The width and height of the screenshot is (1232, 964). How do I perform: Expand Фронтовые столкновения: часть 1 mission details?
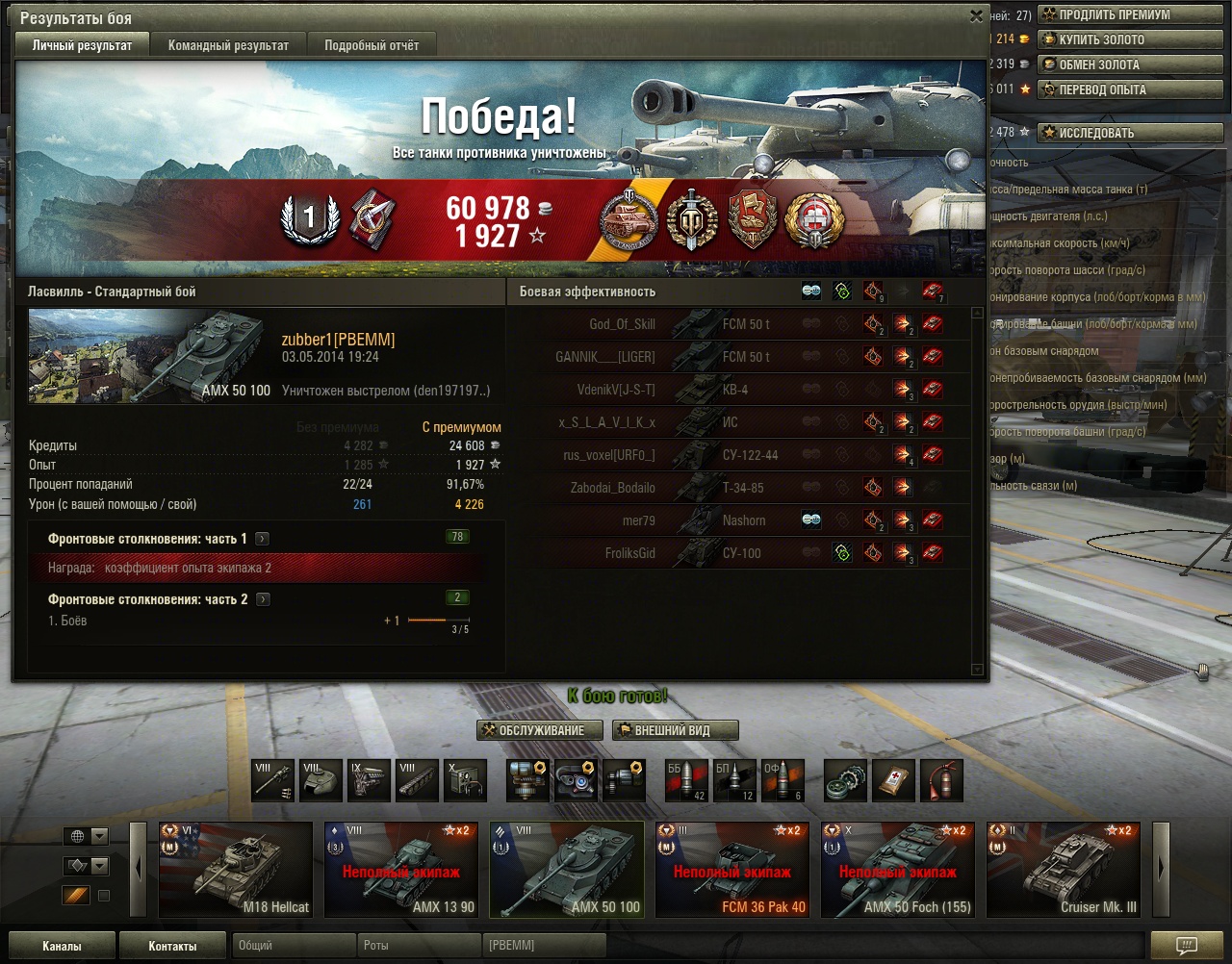263,540
